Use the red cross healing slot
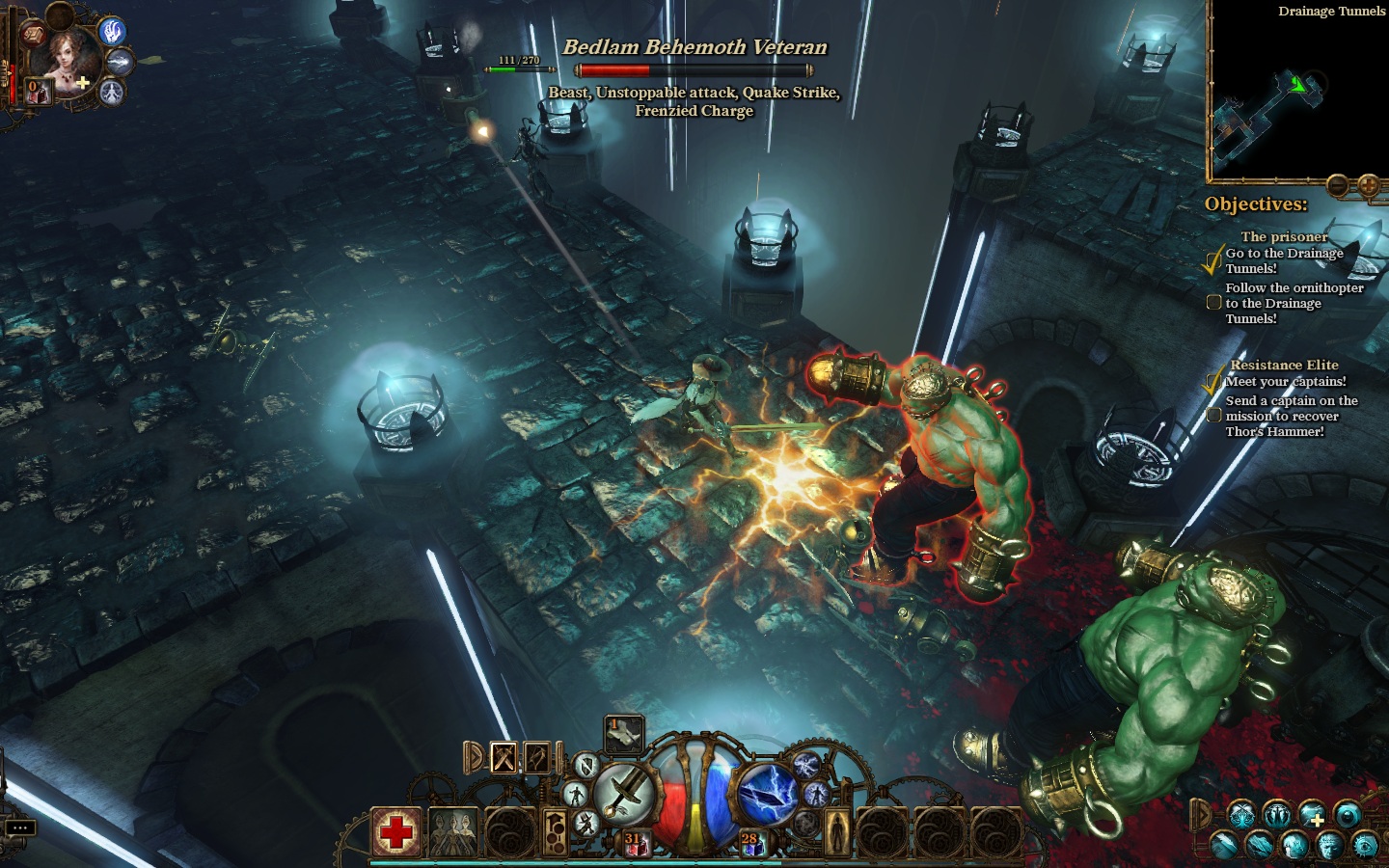This screenshot has width=1389, height=868. pos(396,831)
